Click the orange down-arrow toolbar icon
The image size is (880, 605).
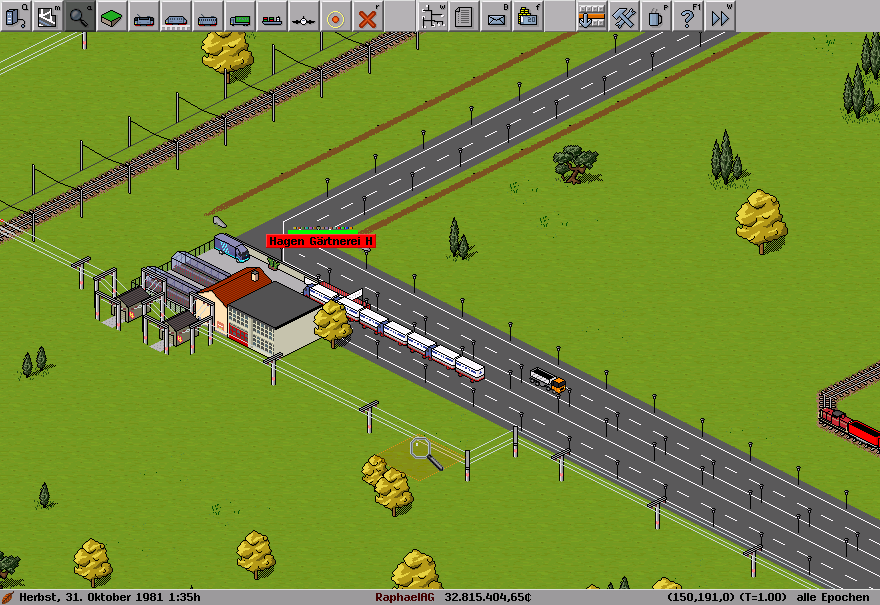coord(592,16)
